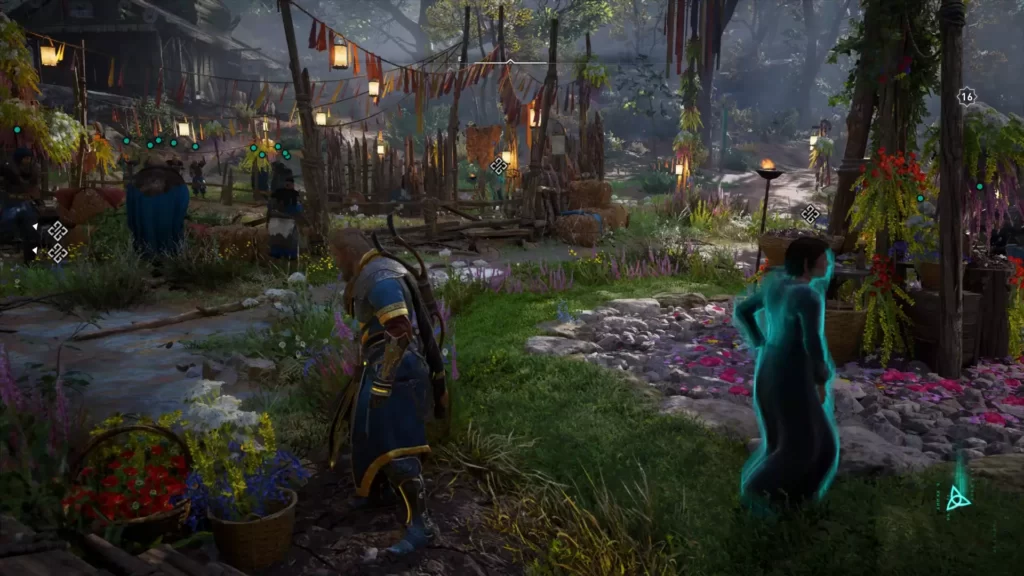Select the knot marker near the wooden fence
The height and width of the screenshot is (576, 1024).
click(x=498, y=166)
